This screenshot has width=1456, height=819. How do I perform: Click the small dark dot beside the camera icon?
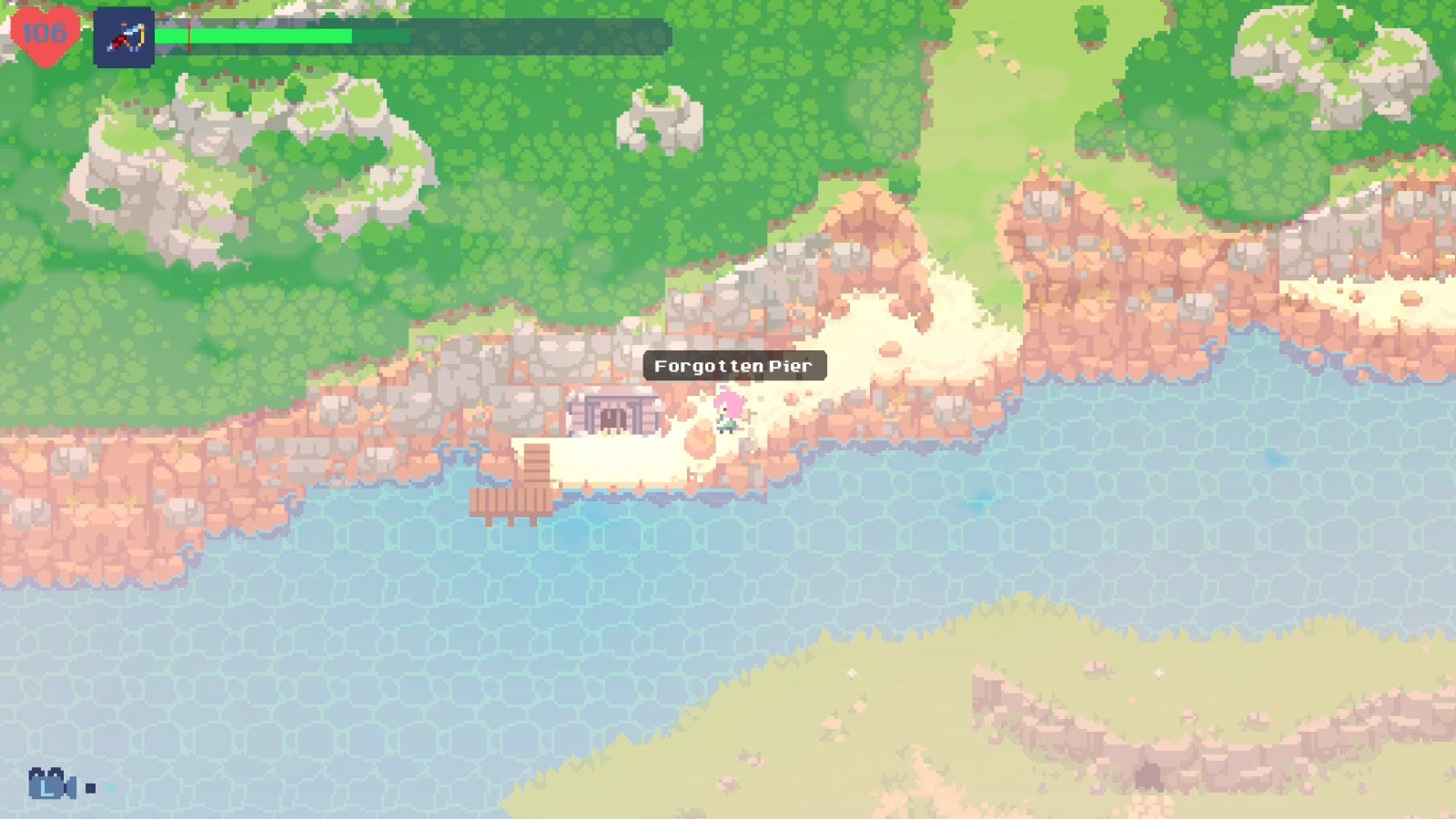click(x=90, y=788)
